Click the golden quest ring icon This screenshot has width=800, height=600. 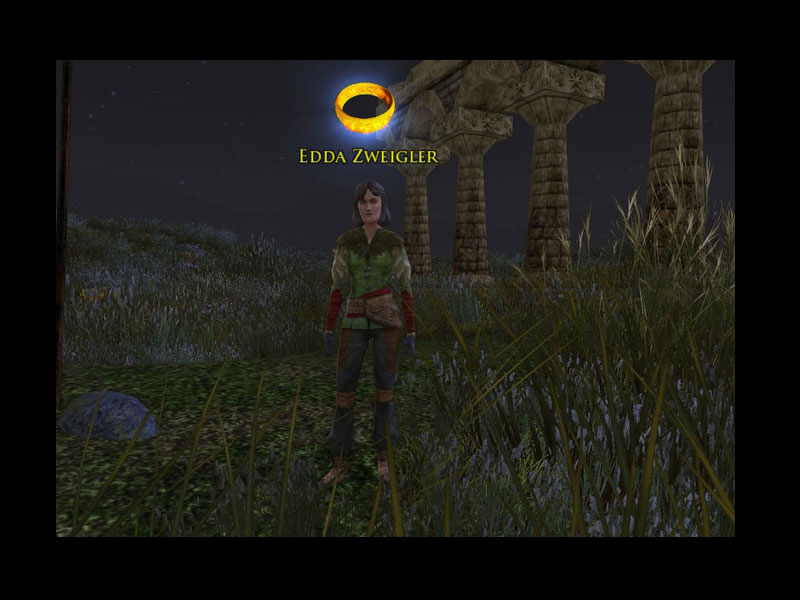tap(365, 107)
